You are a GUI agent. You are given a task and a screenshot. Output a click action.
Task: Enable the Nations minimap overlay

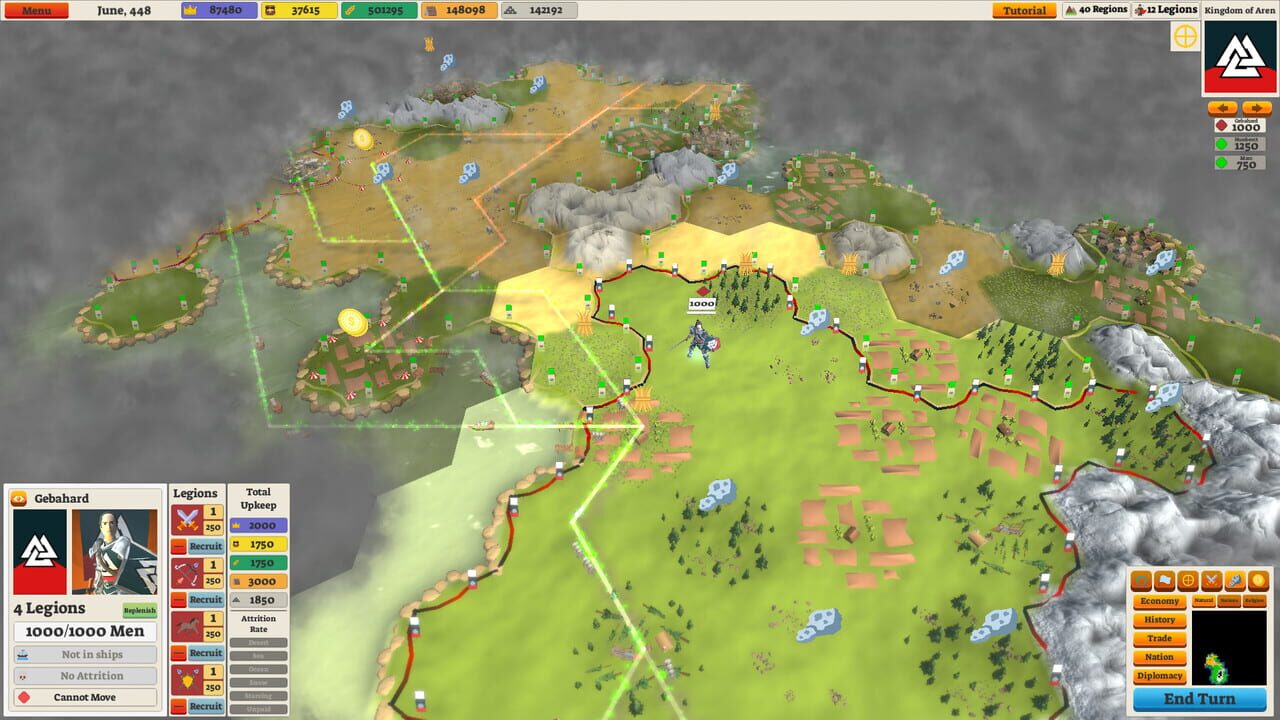[x=1230, y=601]
